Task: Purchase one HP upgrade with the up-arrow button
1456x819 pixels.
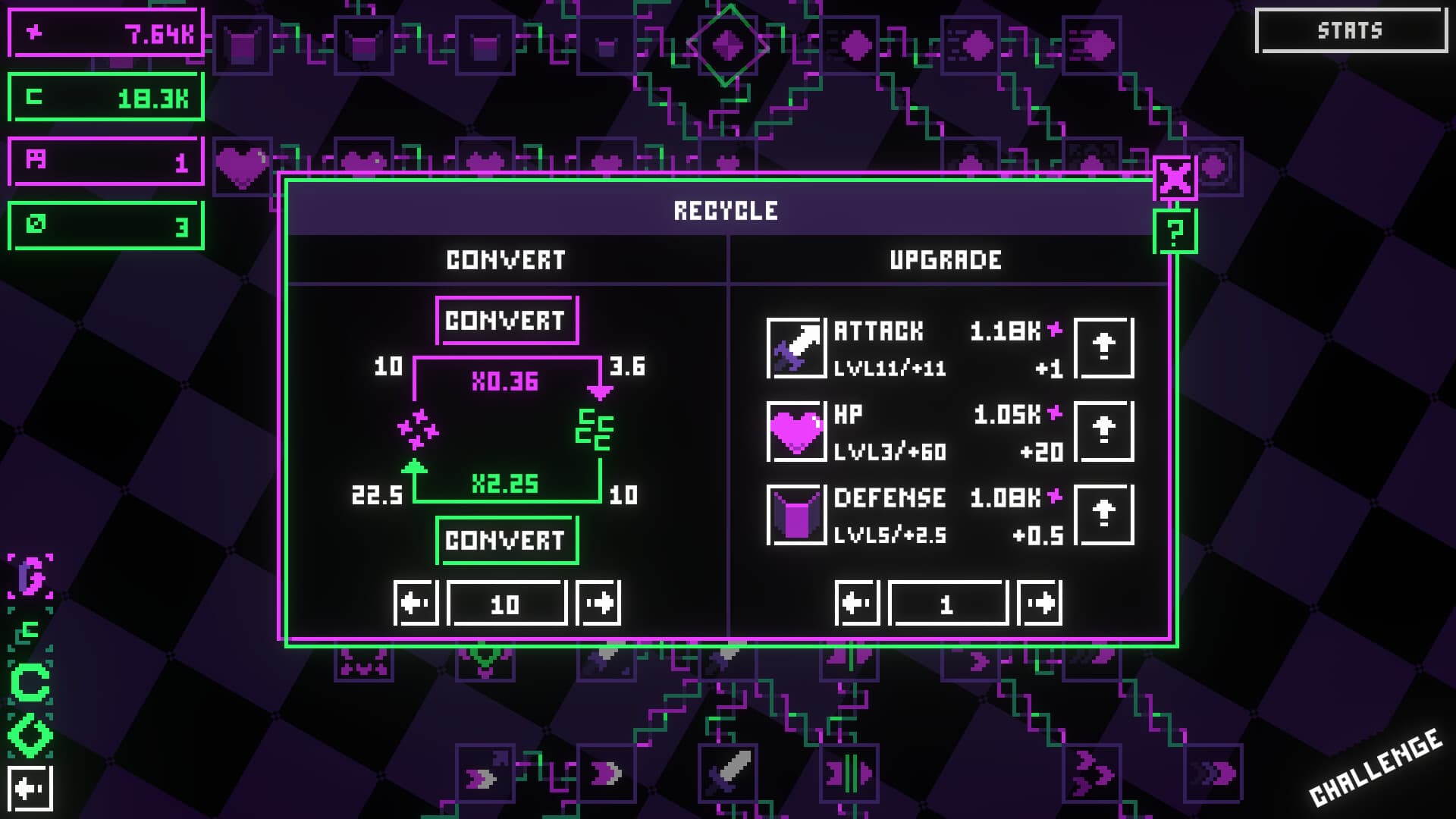Action: point(1104,432)
